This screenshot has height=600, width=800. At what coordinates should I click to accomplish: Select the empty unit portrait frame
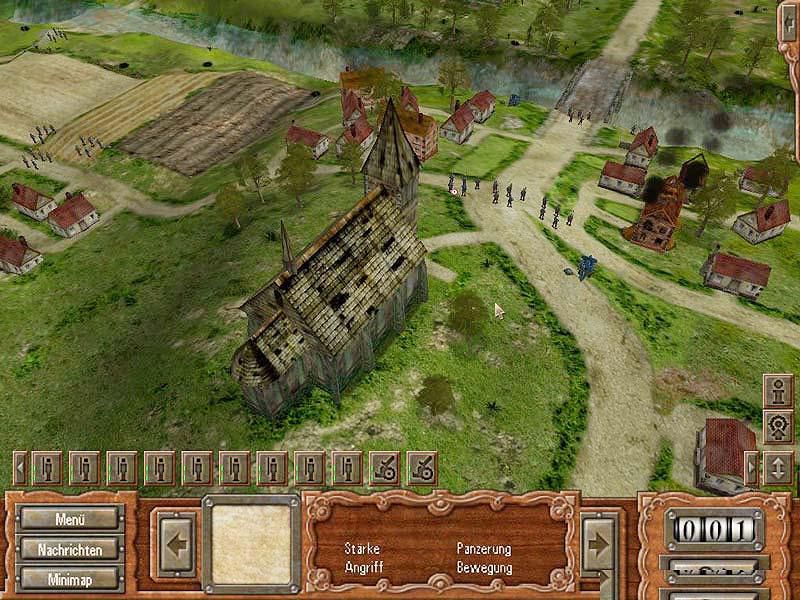pyautogui.click(x=251, y=544)
